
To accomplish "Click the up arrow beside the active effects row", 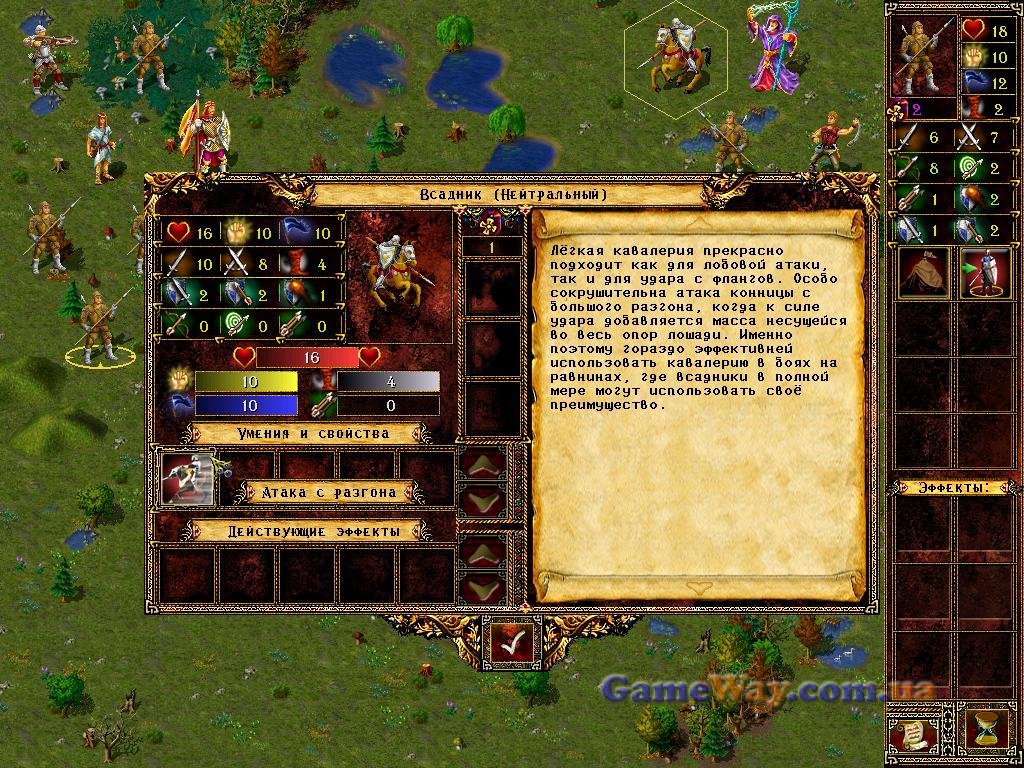I will point(483,553).
